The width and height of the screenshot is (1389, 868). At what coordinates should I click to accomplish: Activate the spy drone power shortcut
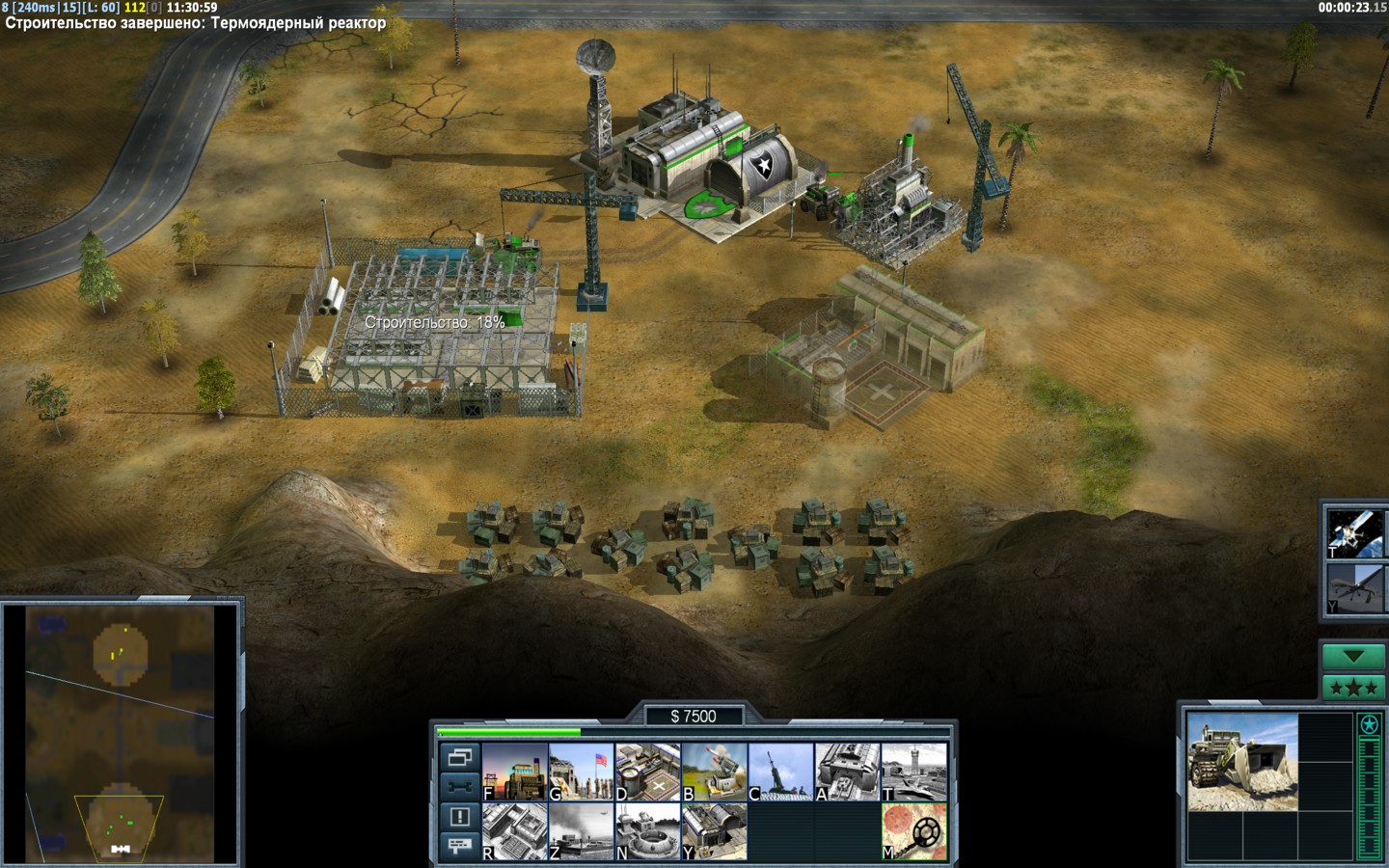(1355, 589)
